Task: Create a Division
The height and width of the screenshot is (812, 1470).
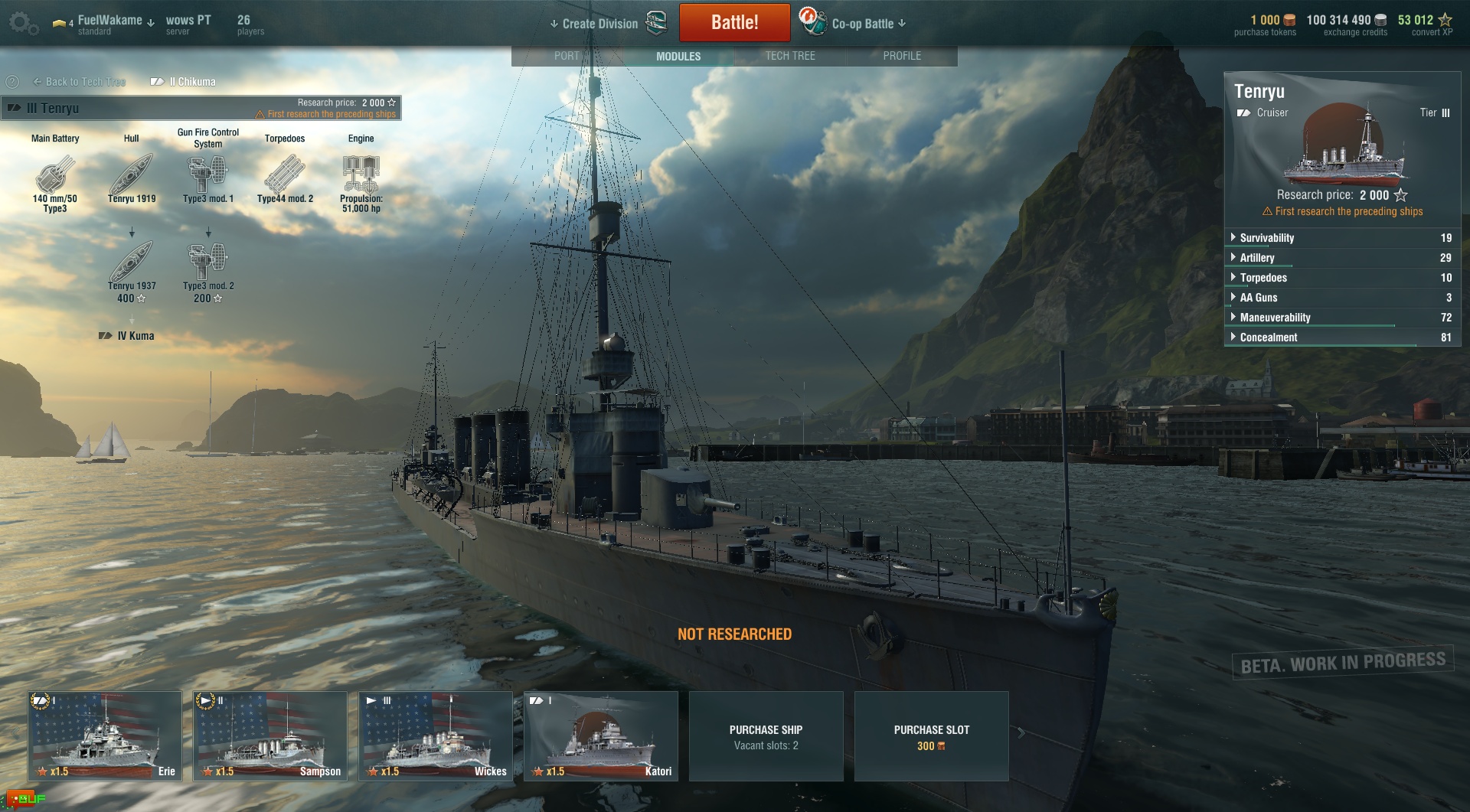Action: click(599, 24)
